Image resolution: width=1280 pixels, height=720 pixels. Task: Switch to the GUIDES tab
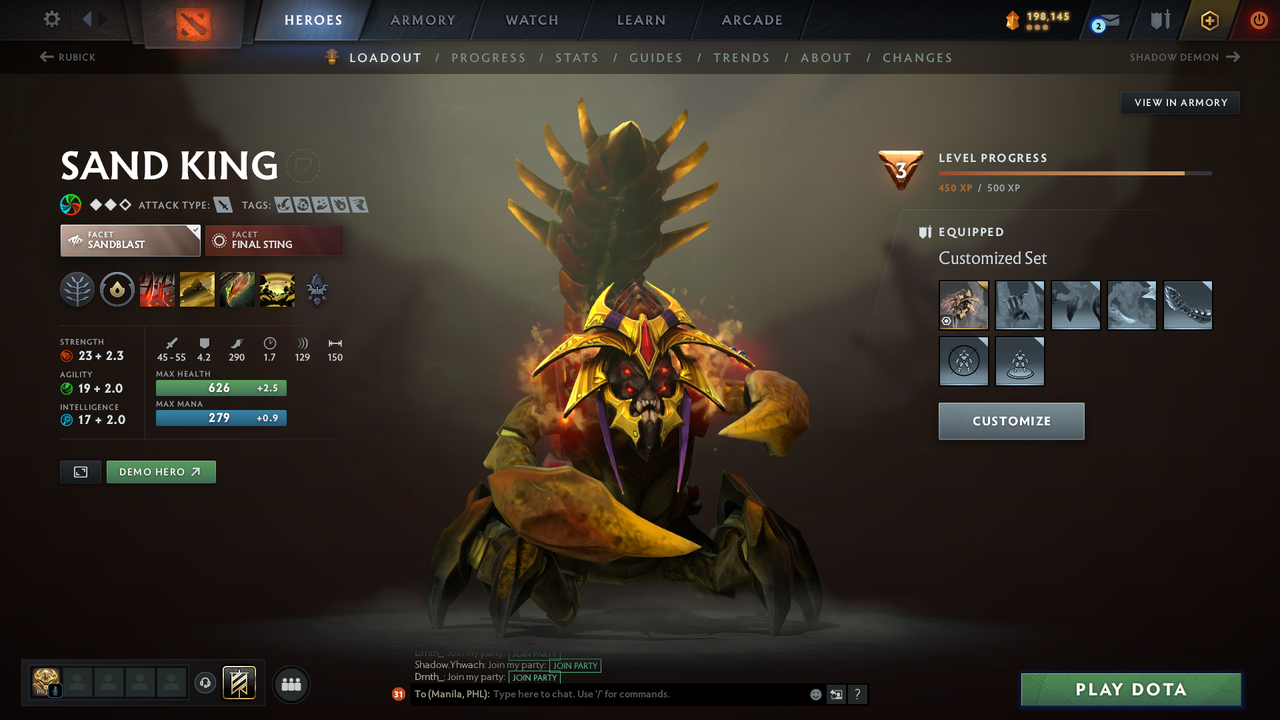click(x=656, y=57)
